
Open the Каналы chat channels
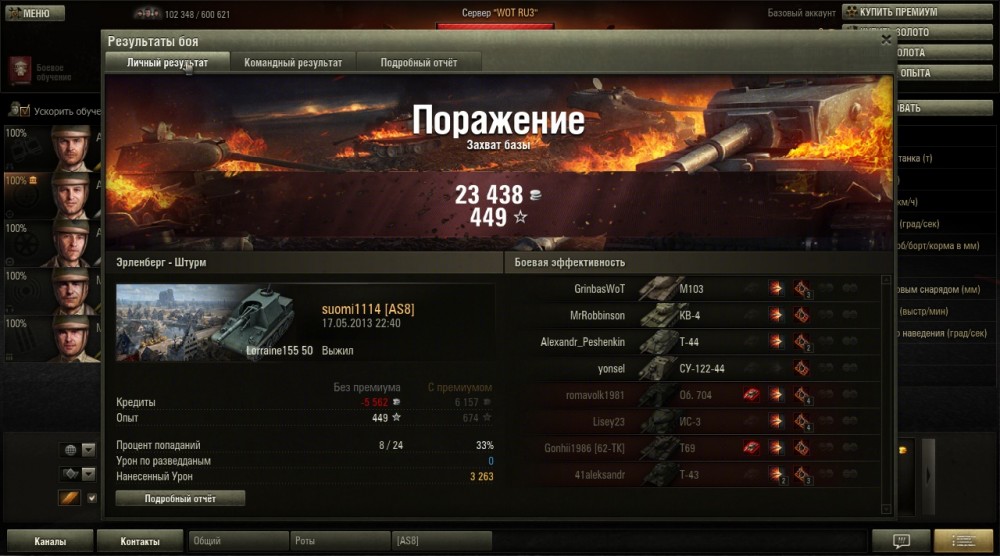click(49, 541)
